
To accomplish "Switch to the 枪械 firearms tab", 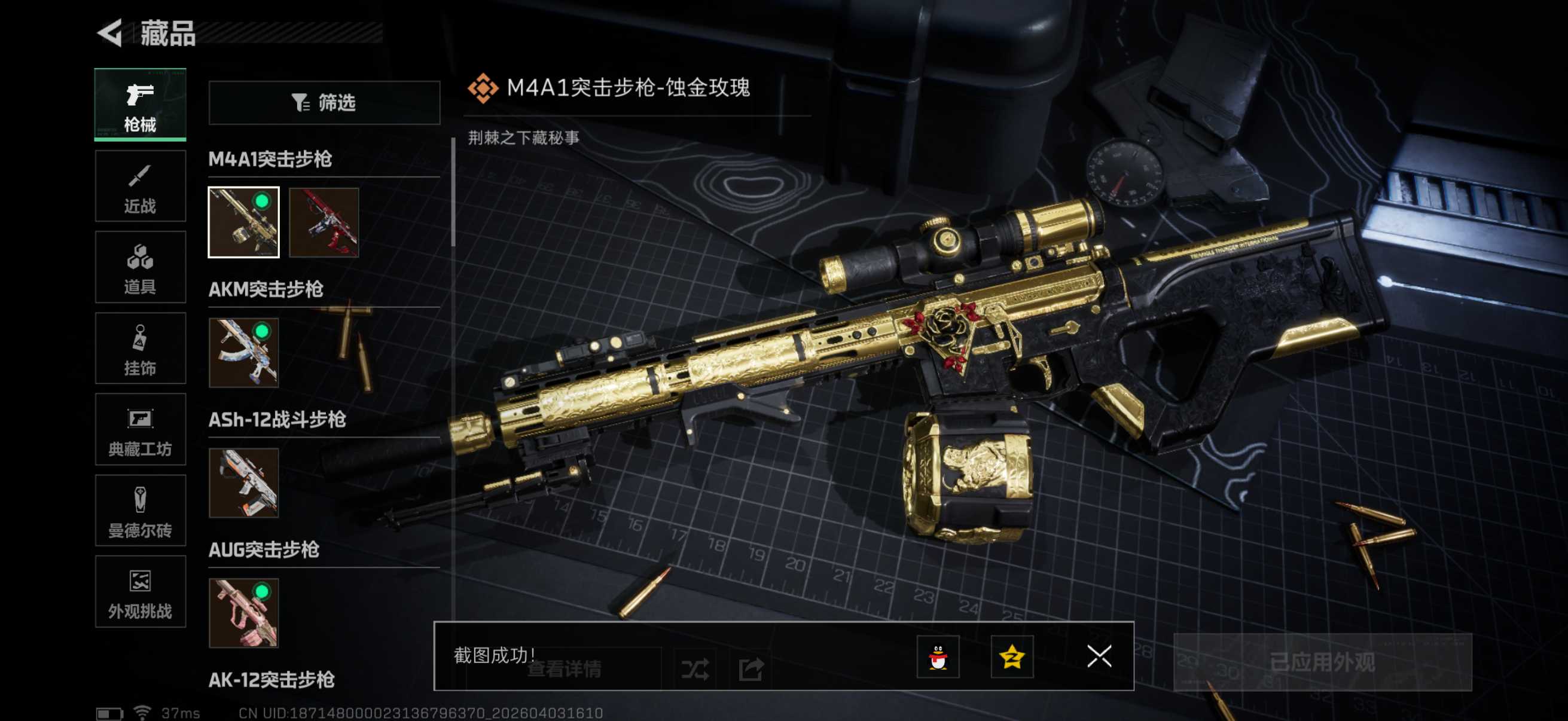I will pyautogui.click(x=140, y=105).
